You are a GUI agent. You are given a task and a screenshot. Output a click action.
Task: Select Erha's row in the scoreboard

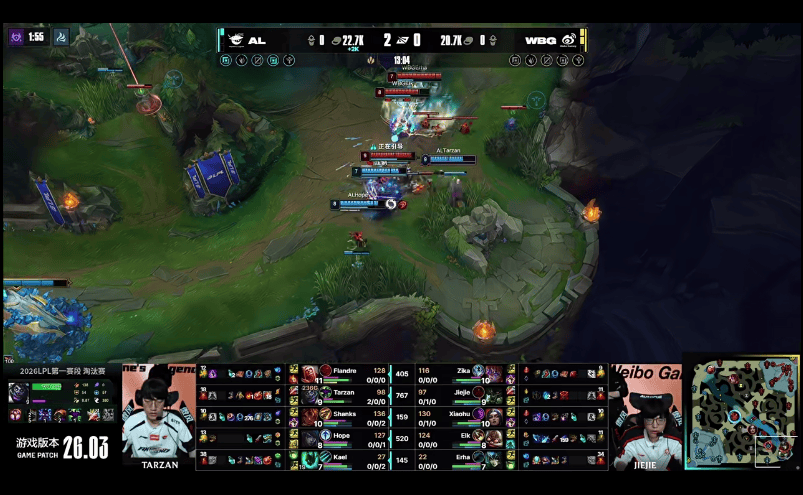pyautogui.click(x=458, y=458)
